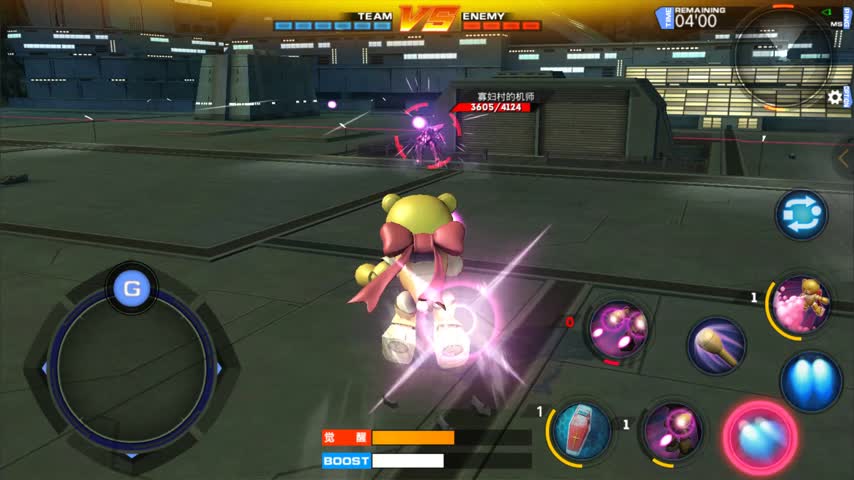
Task: Expand the side panel arrow tab
Action: (x=844, y=158)
